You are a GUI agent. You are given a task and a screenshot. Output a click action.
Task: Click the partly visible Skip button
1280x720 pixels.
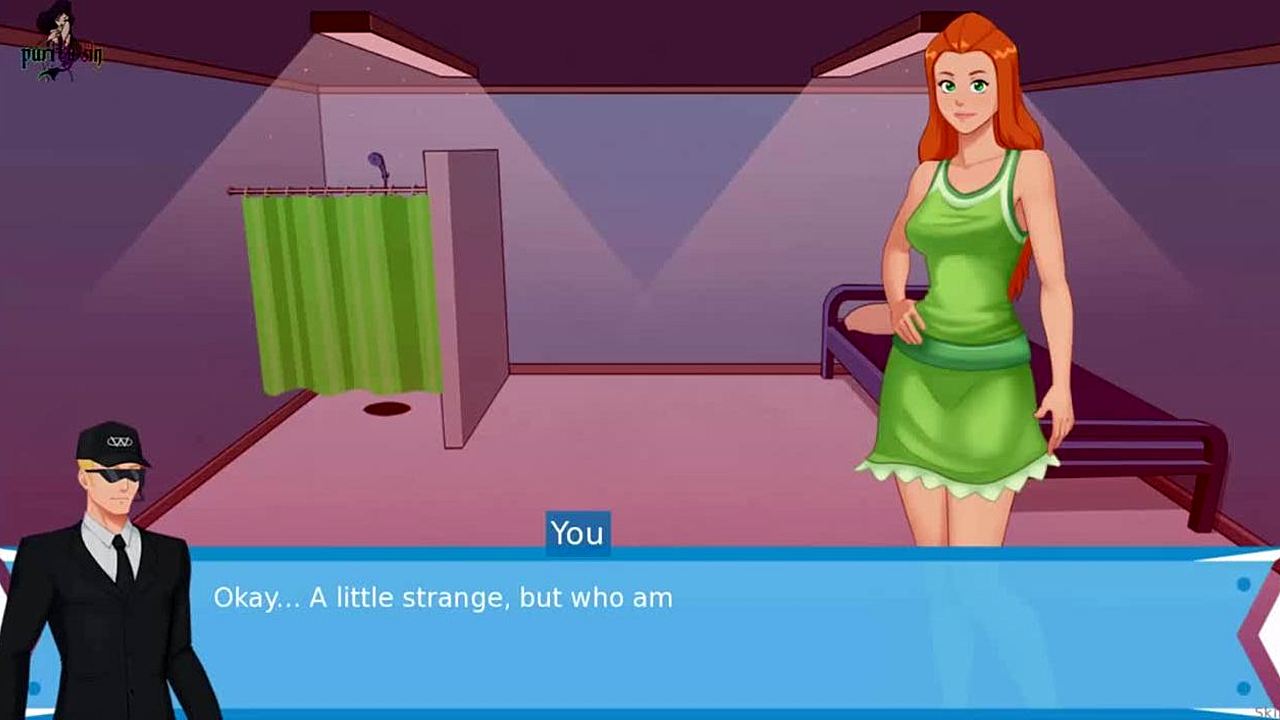(1265, 712)
